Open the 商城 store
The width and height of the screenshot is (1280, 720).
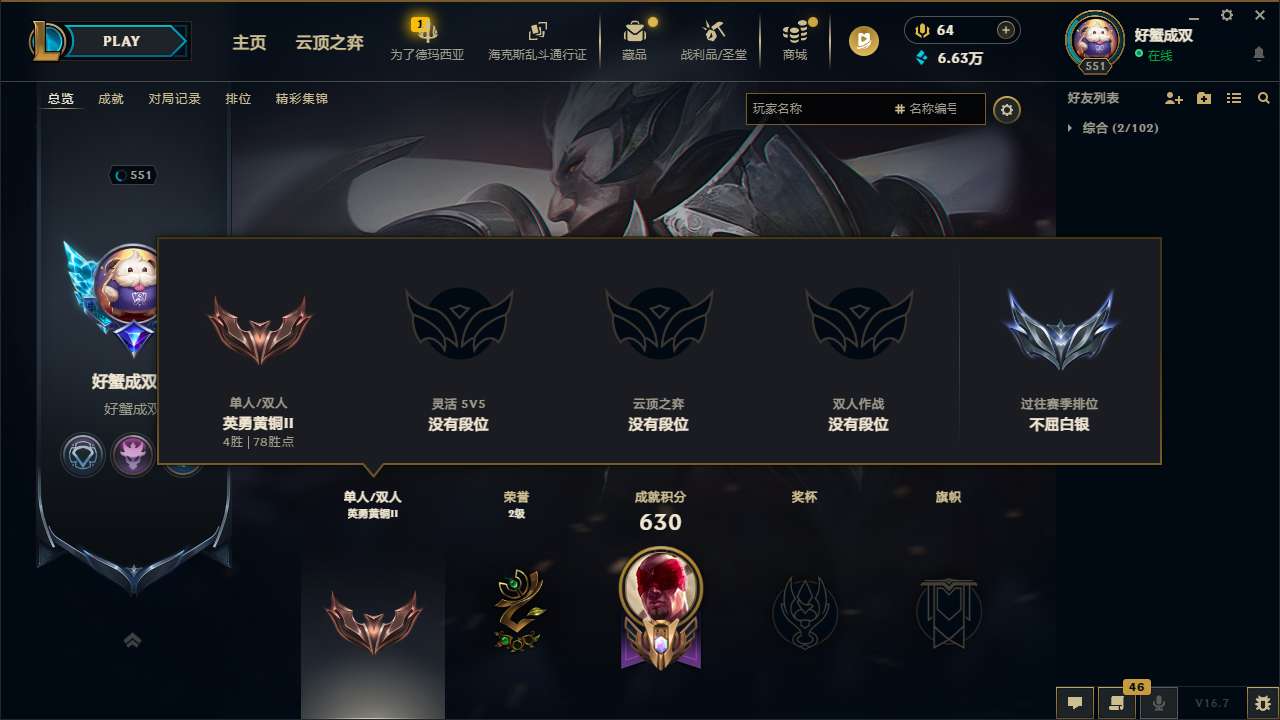point(795,40)
